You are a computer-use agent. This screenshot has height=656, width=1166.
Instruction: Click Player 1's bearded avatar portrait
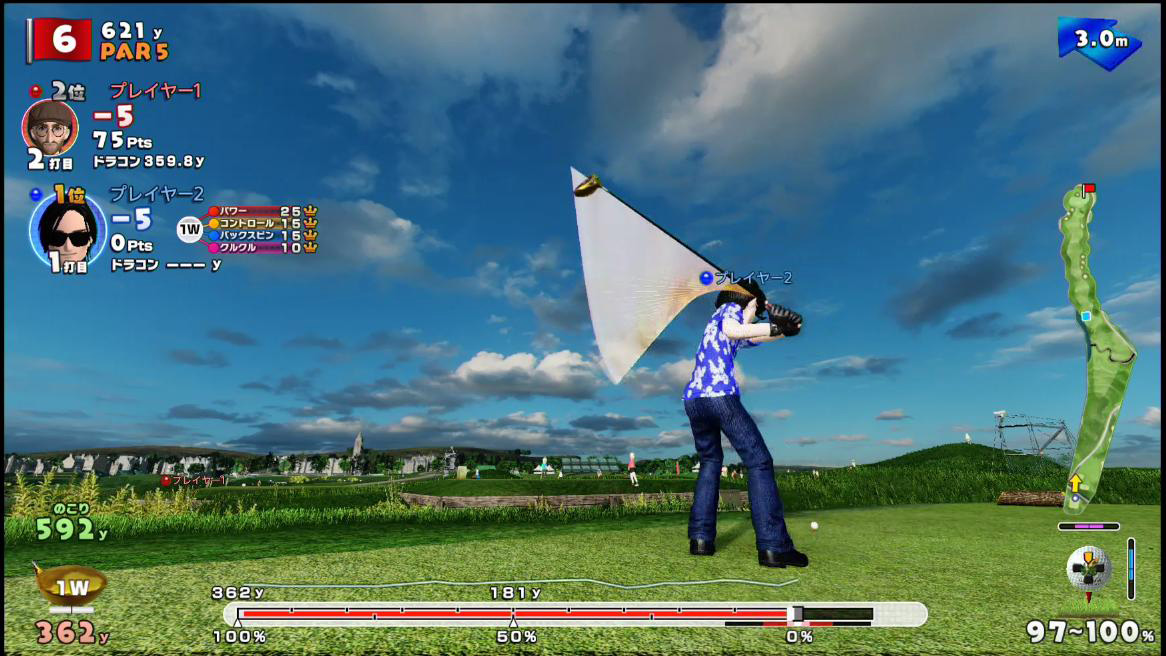pos(49,125)
